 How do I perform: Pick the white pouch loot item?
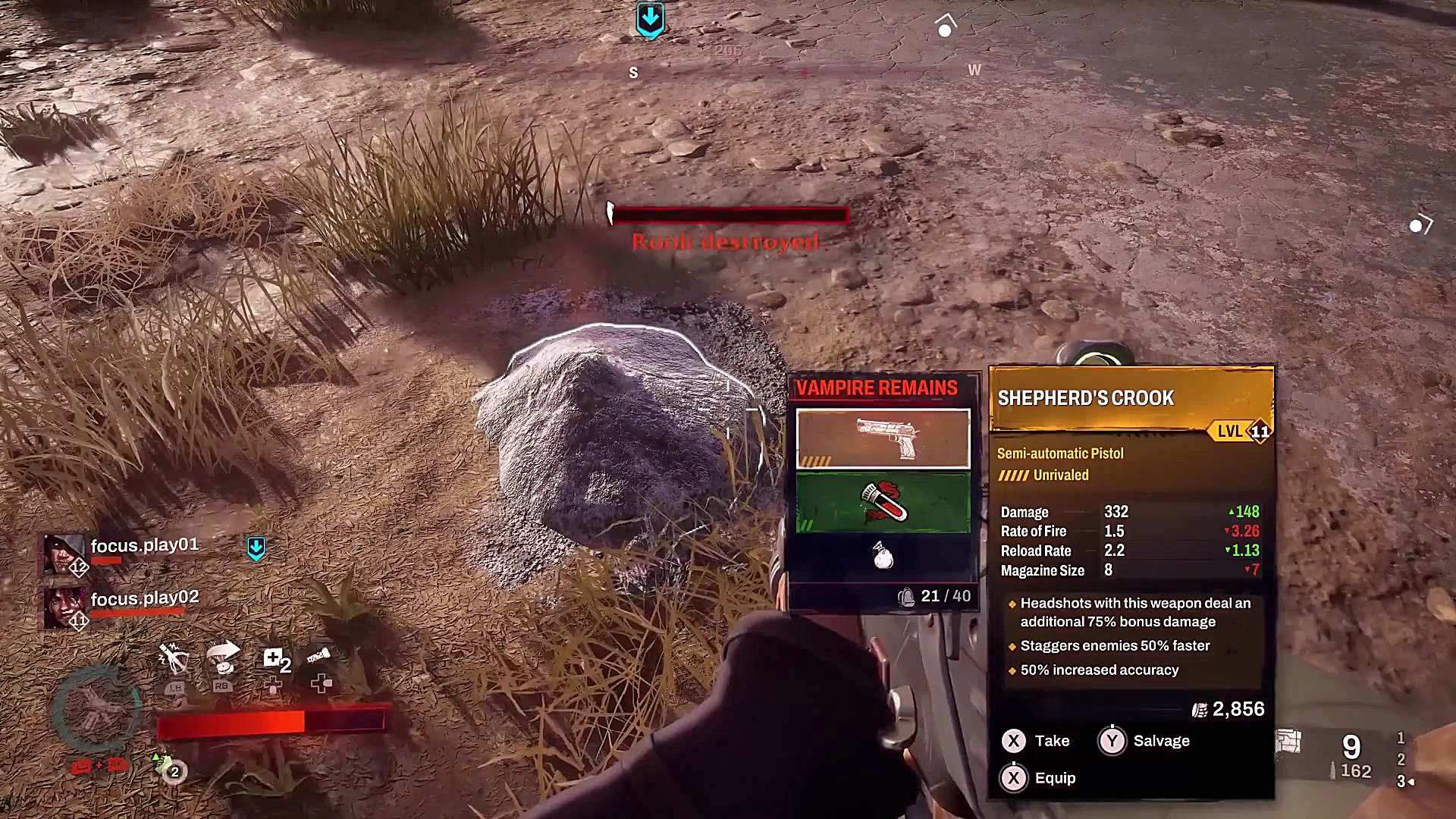coord(883,557)
